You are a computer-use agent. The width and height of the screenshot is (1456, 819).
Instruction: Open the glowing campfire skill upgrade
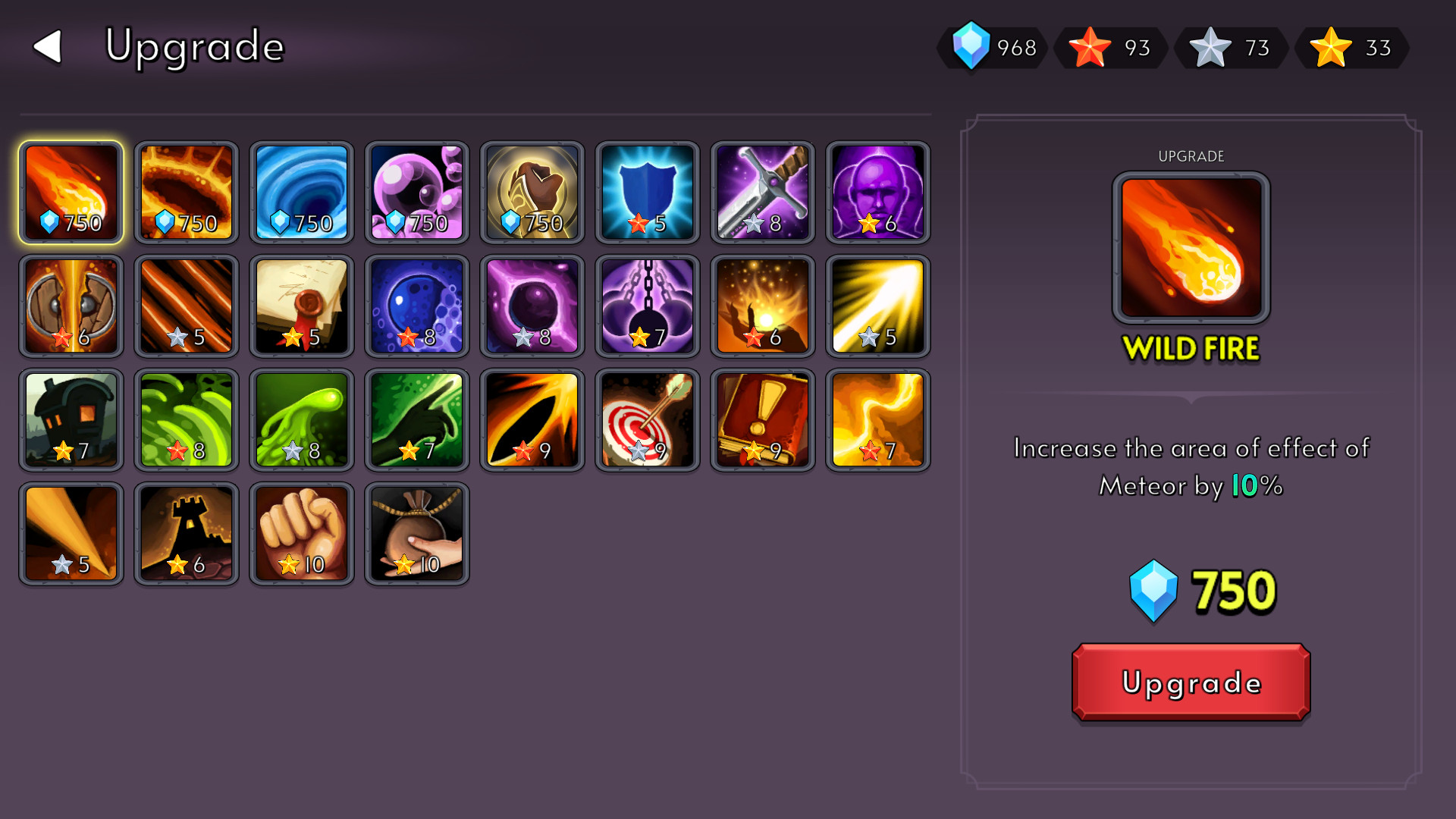(x=762, y=306)
